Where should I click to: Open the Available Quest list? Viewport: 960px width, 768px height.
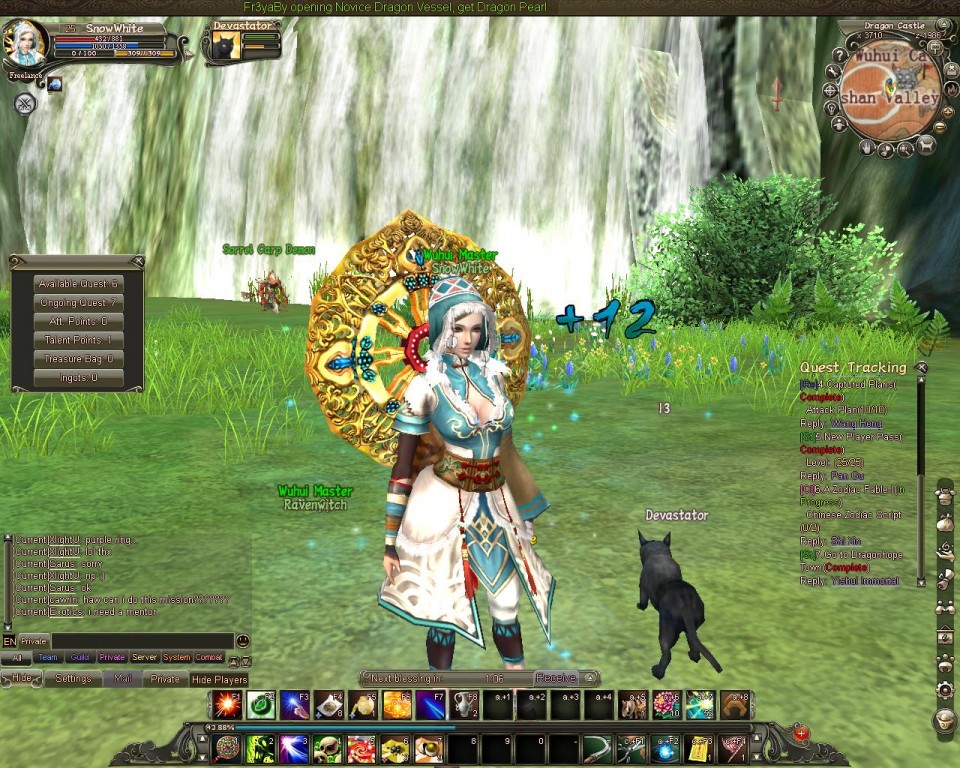click(x=78, y=284)
